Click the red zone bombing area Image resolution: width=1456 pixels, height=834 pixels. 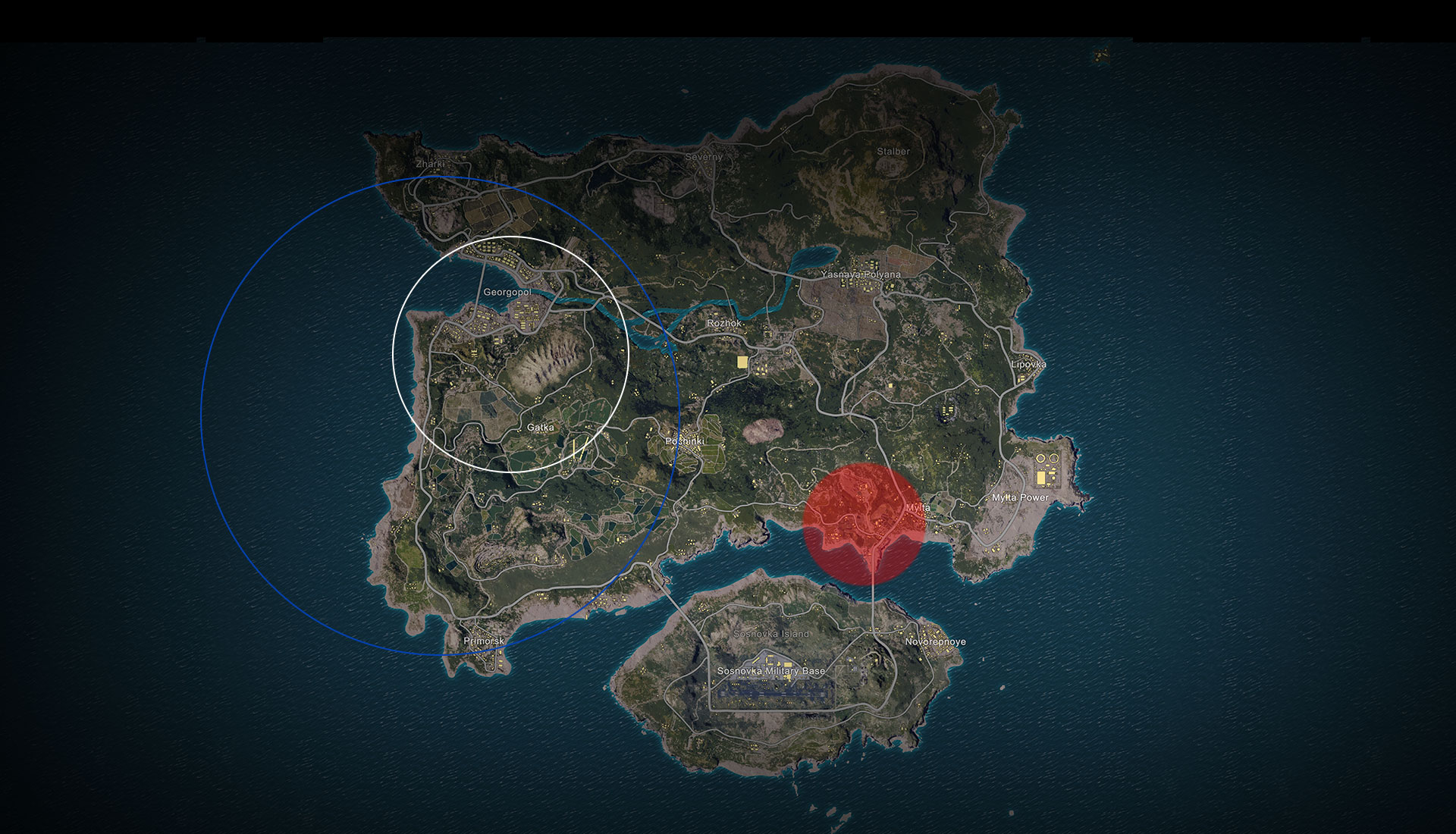(x=864, y=525)
